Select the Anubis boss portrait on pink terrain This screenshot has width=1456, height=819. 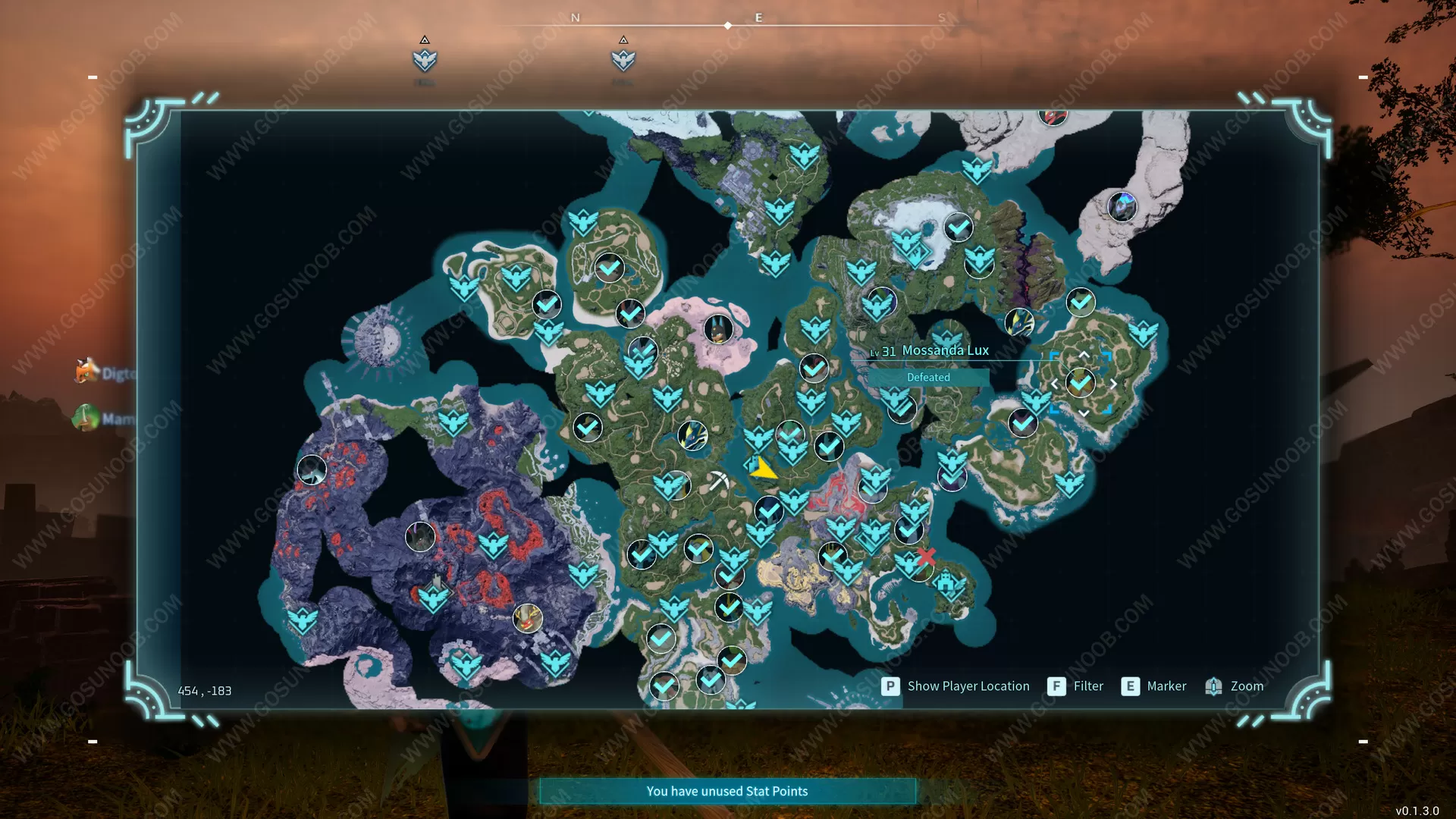717,329
